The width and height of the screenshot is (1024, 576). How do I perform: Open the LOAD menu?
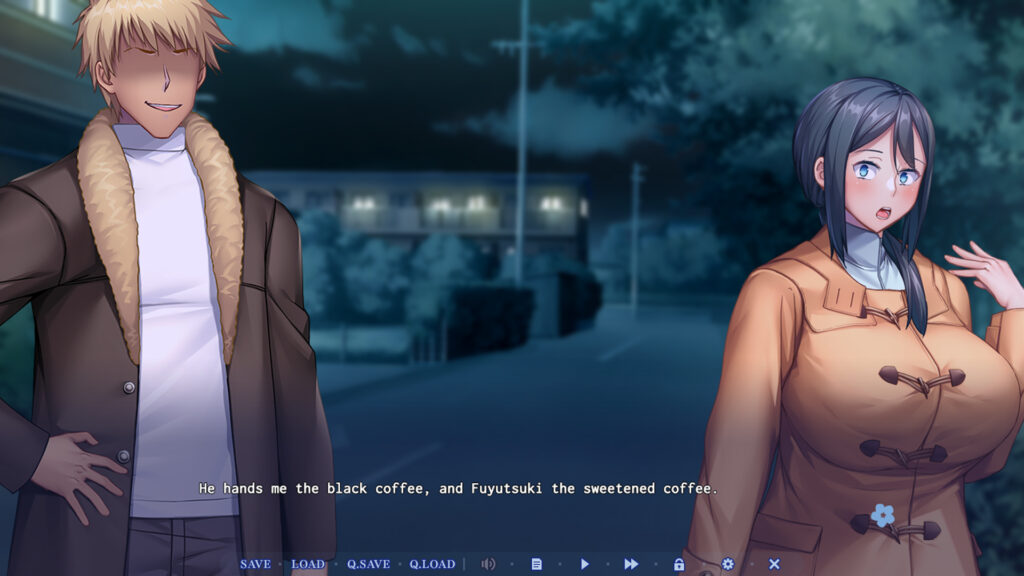click(307, 564)
